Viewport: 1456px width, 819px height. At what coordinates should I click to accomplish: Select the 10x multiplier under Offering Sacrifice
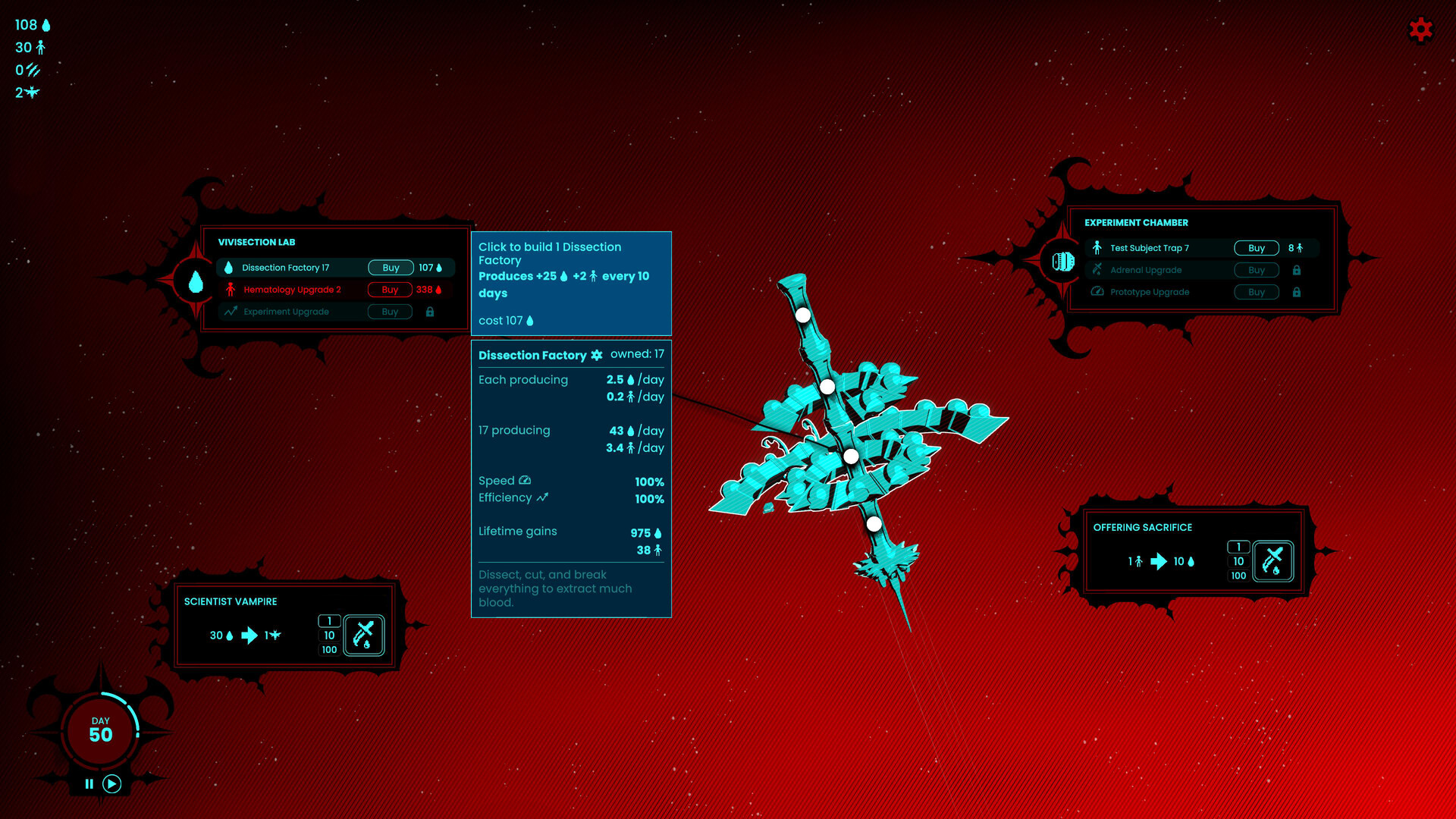1238,561
